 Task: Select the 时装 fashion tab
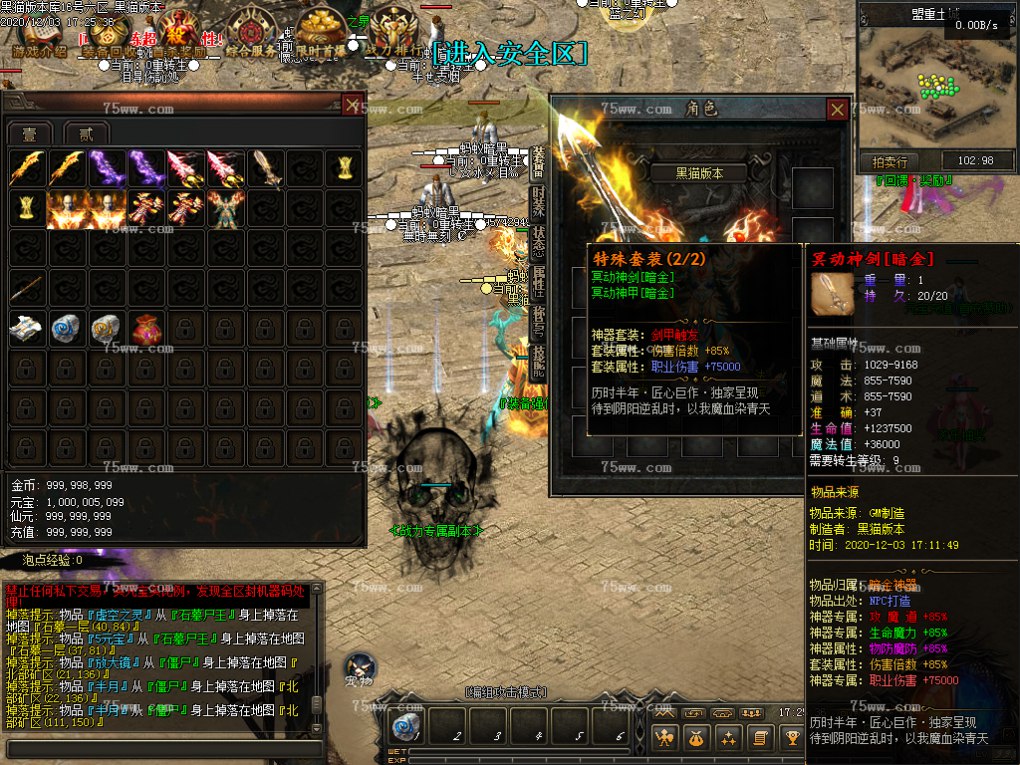click(538, 200)
